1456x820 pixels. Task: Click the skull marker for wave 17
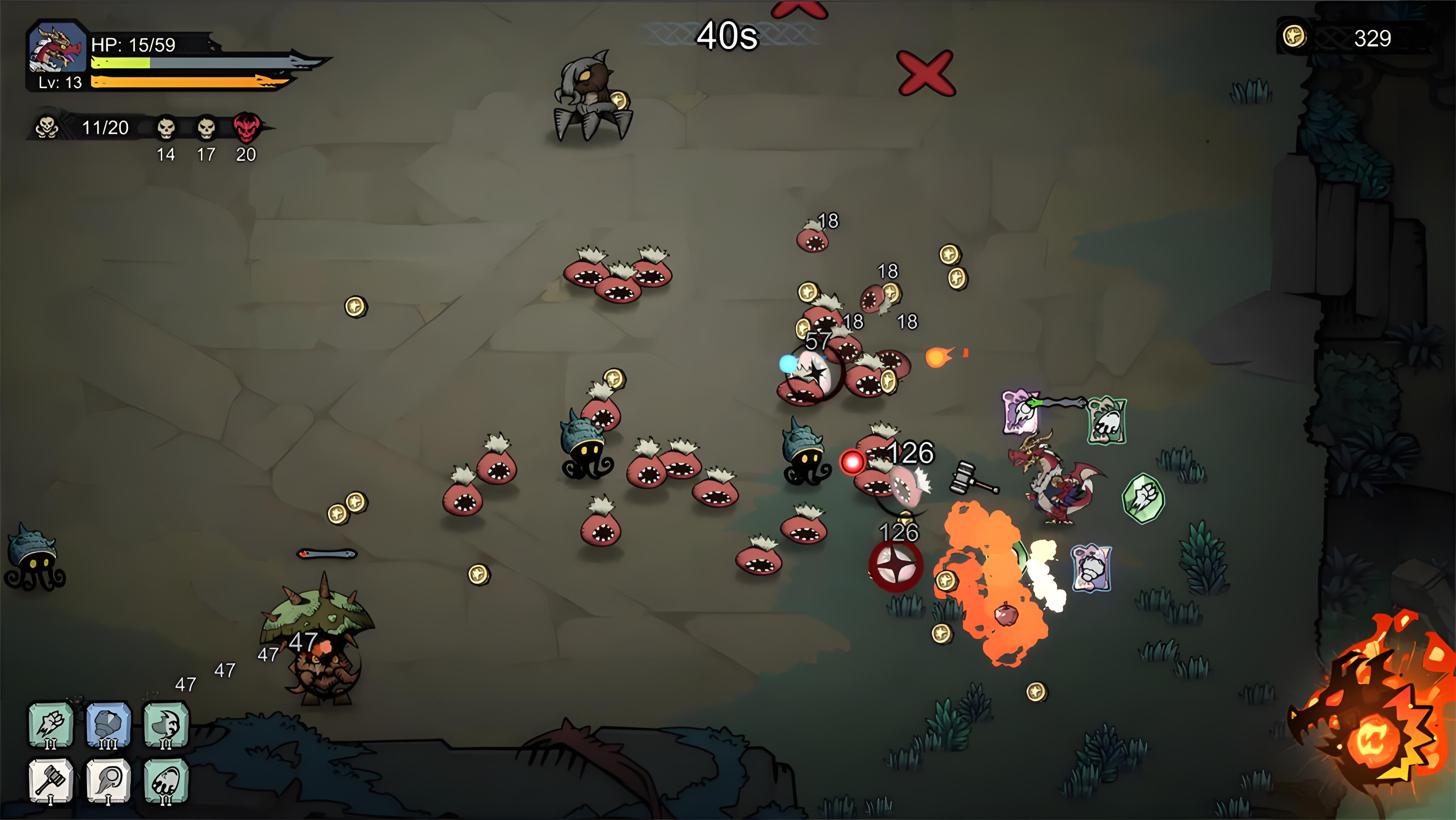coord(206,128)
